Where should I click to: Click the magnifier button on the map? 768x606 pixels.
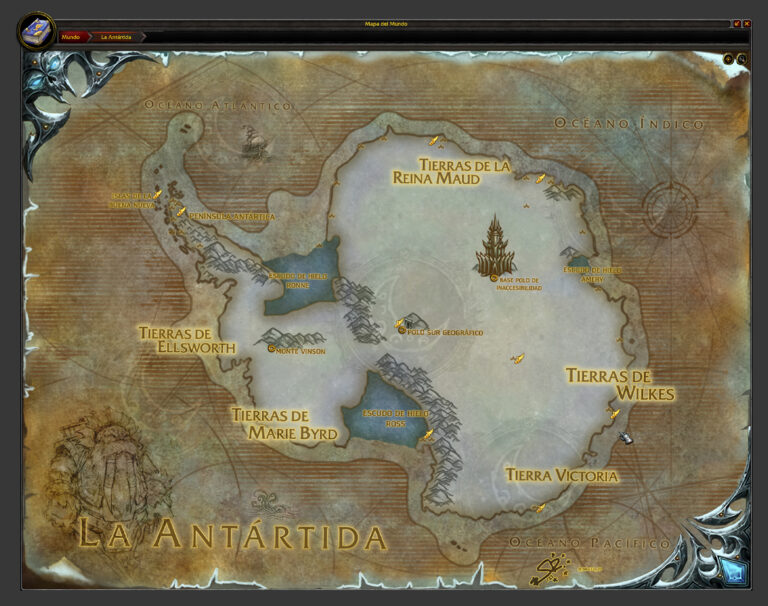(742, 59)
